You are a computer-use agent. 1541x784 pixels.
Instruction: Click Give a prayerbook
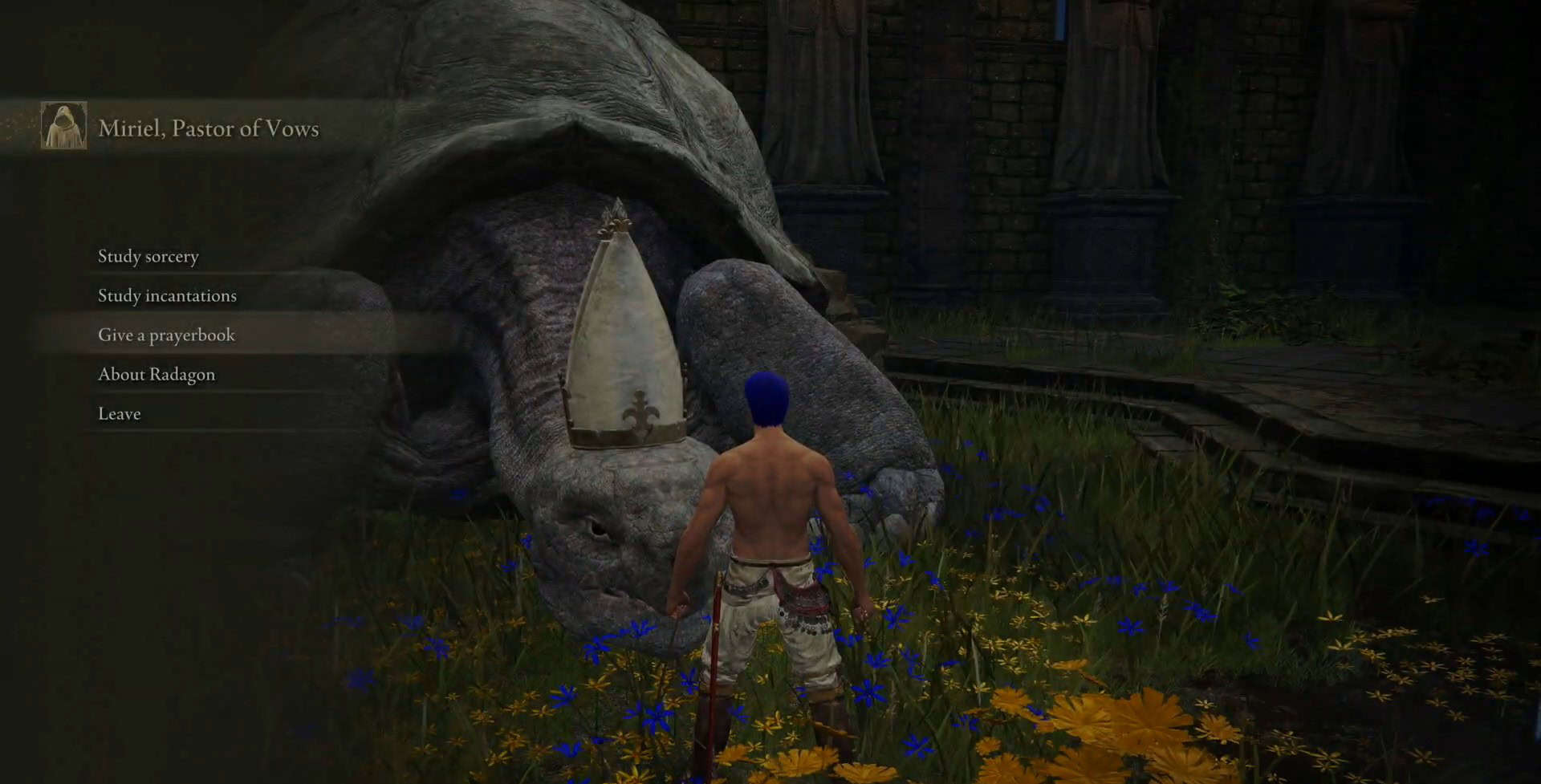[166, 335]
